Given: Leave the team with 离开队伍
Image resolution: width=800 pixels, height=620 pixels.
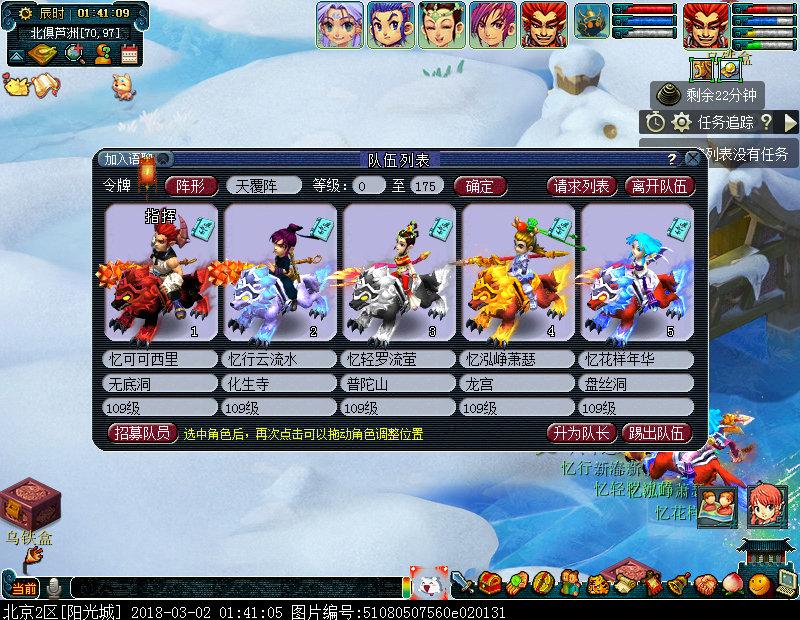Looking at the screenshot, I should pyautogui.click(x=658, y=185).
